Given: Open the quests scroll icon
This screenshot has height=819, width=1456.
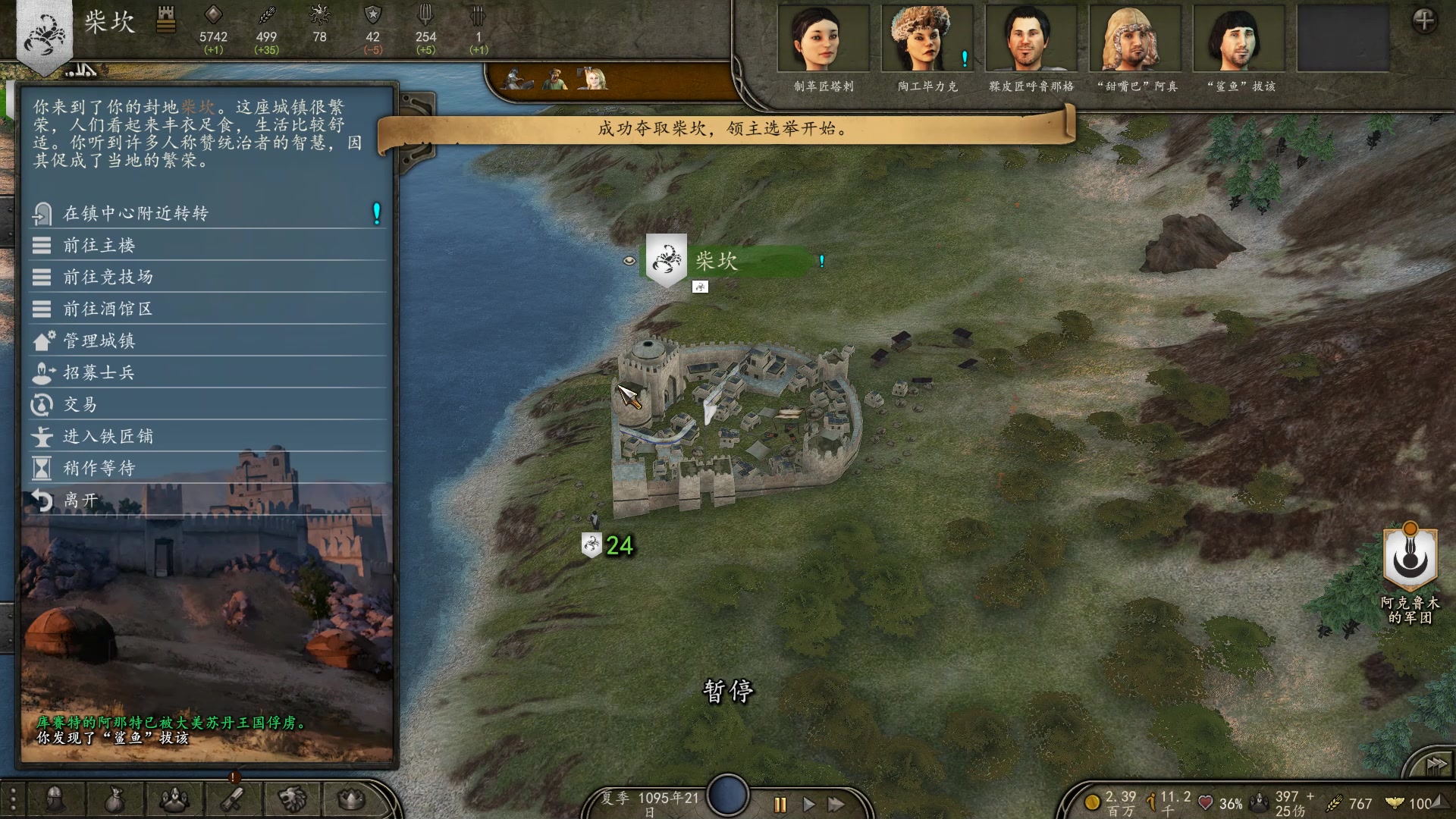Looking at the screenshot, I should coord(234,799).
